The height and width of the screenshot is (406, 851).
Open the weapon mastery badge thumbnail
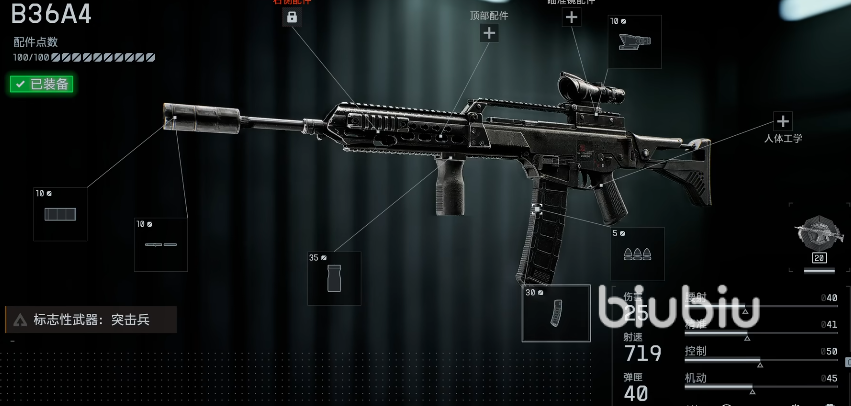(x=819, y=237)
